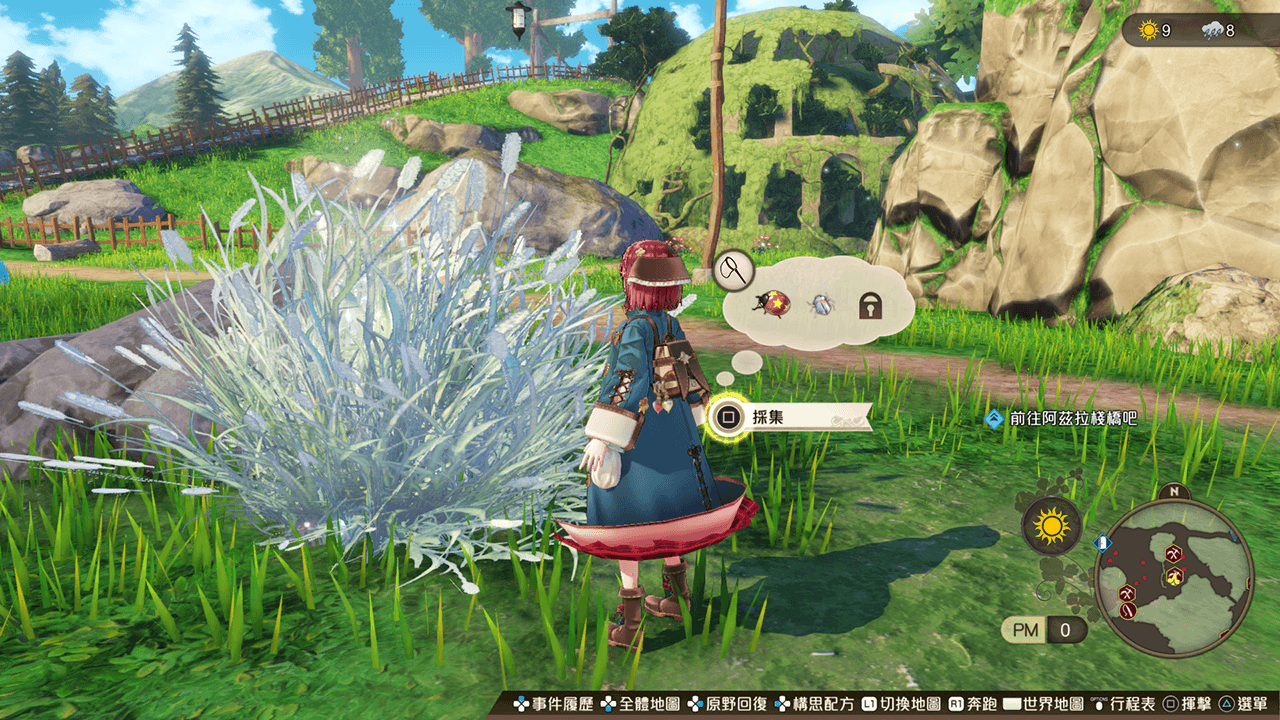Click the blue door exit marker on minimap

tap(1103, 543)
